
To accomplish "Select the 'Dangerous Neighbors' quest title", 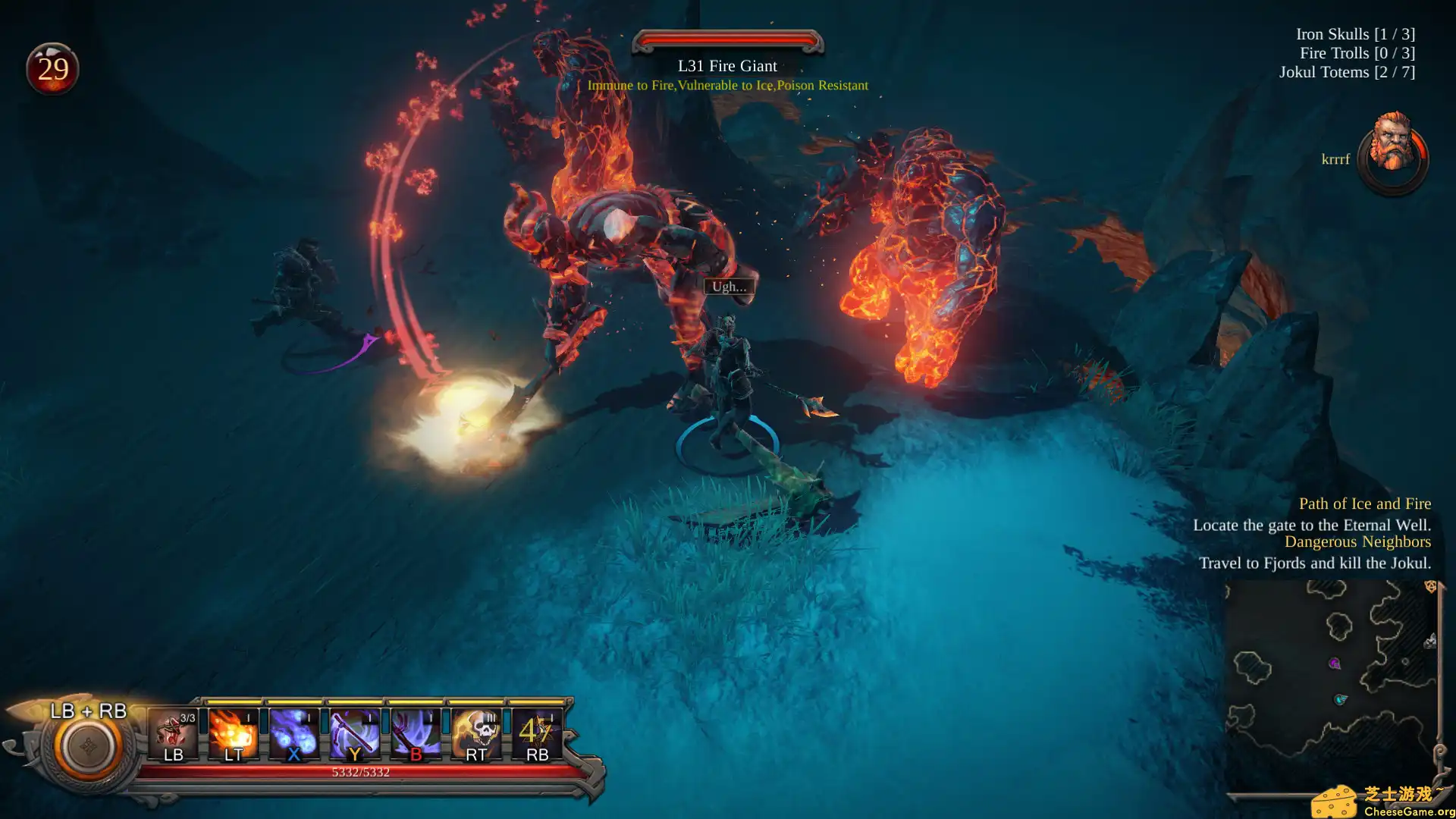I will (x=1357, y=541).
